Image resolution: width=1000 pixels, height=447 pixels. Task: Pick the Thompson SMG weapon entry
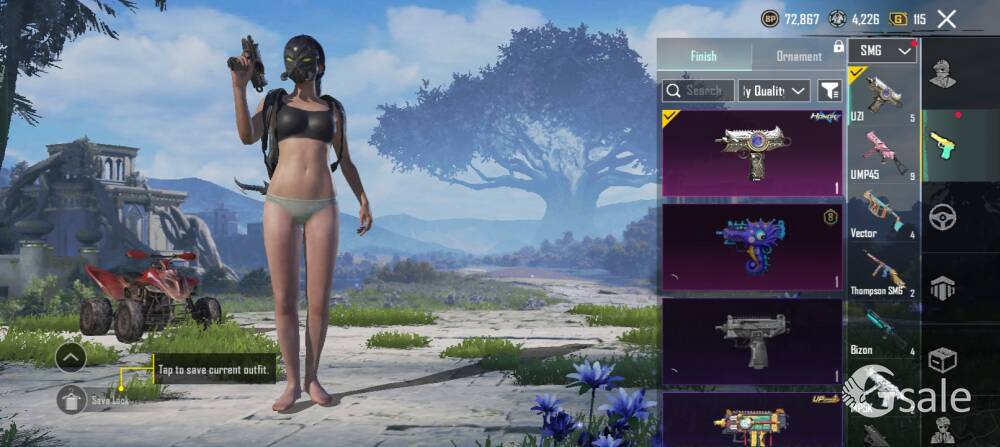[883, 271]
